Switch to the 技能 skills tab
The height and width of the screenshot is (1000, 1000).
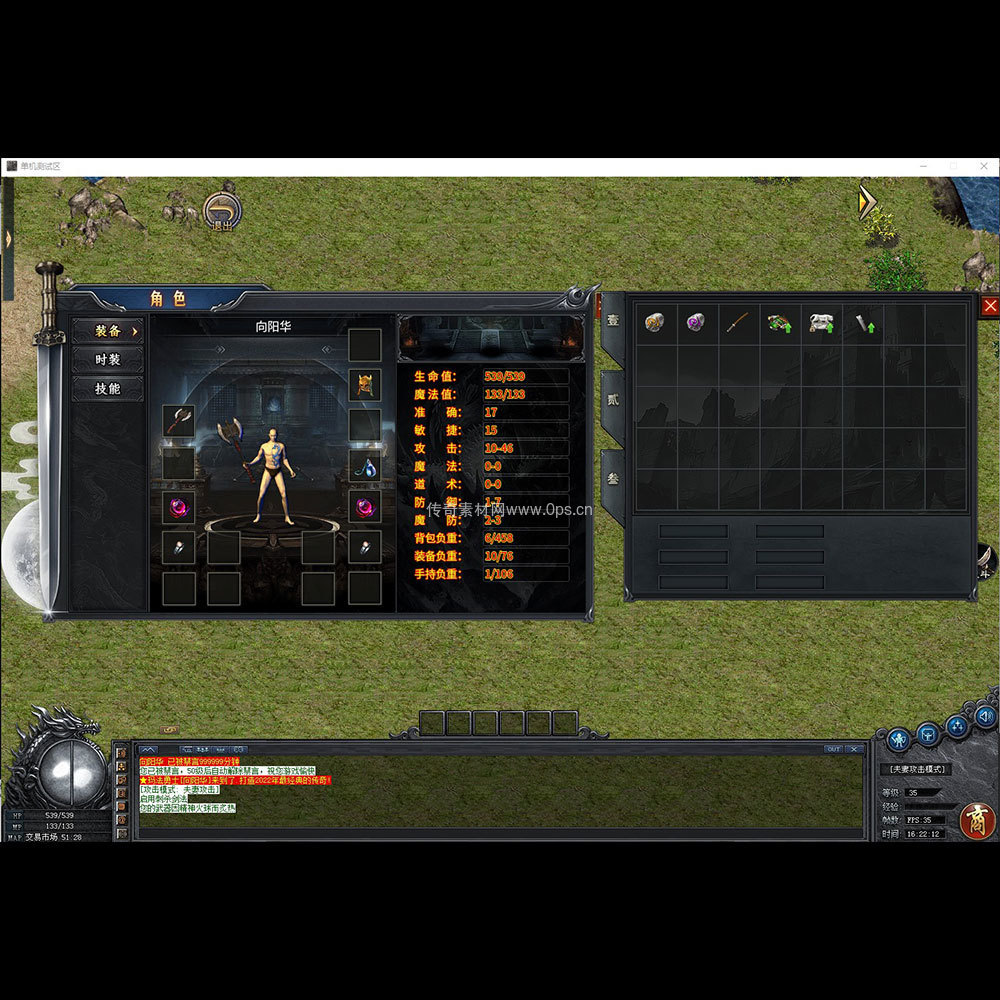coord(107,389)
